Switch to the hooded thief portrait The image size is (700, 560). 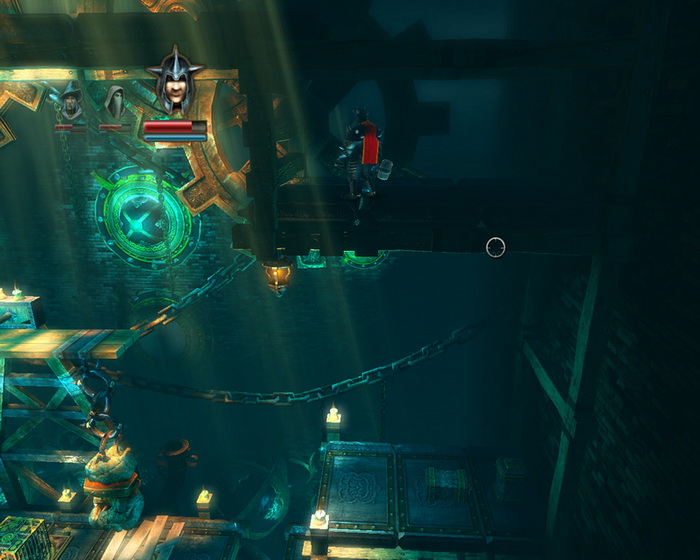pyautogui.click(x=115, y=102)
